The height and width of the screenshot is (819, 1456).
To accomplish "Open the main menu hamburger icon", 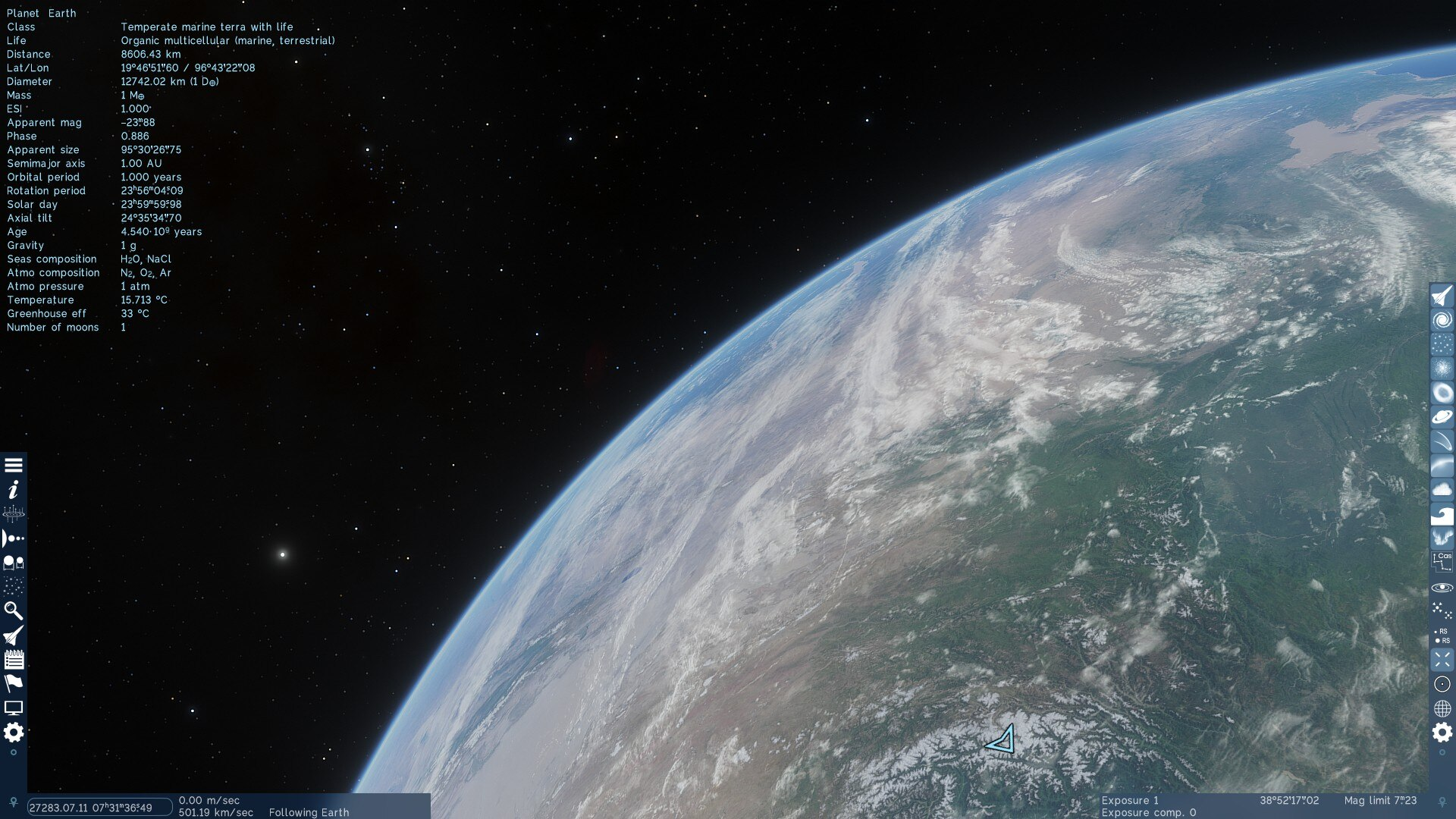I will pos(14,466).
